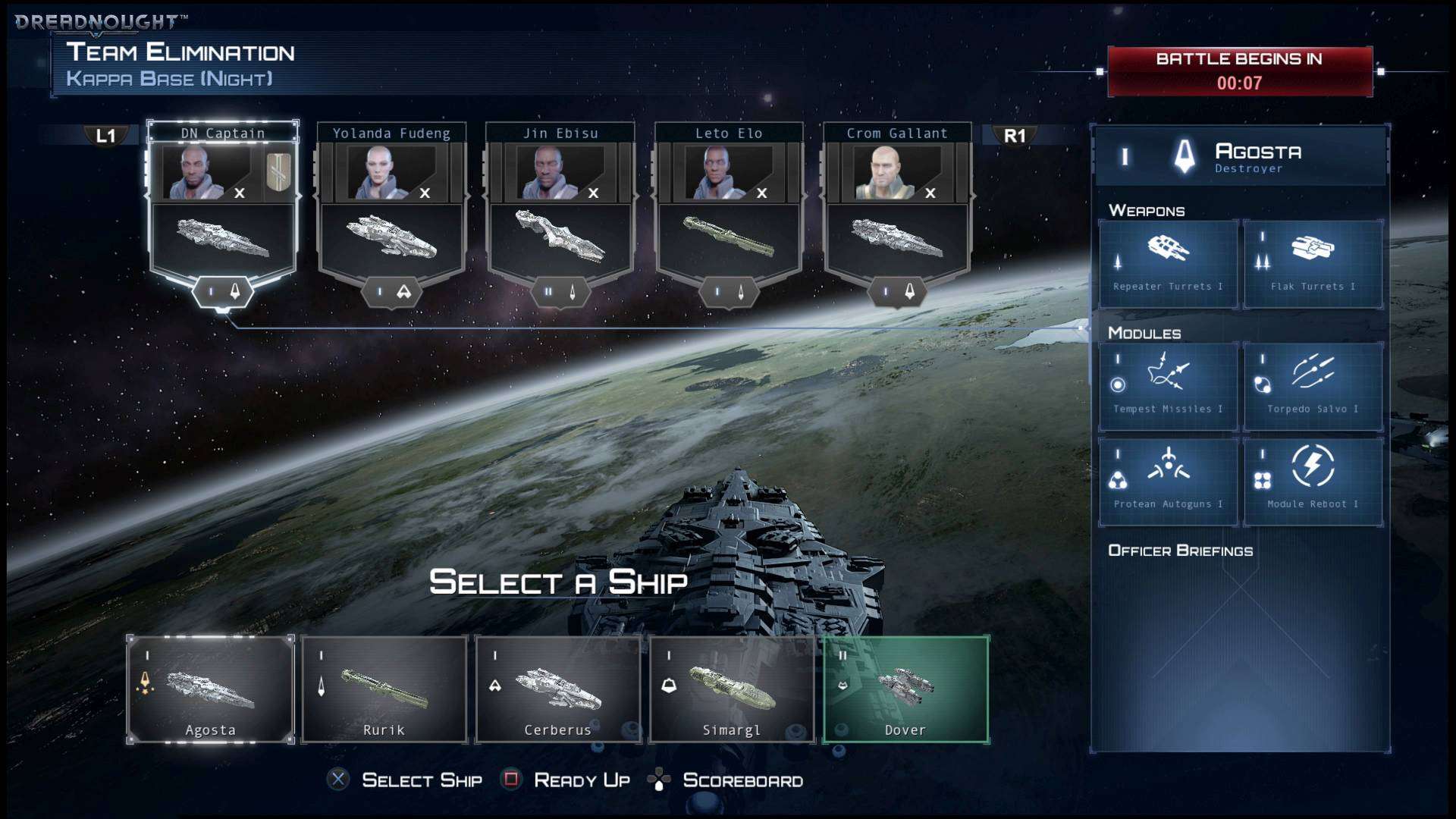Choose the highlighted Dover ship
The image size is (1456, 819).
(905, 689)
